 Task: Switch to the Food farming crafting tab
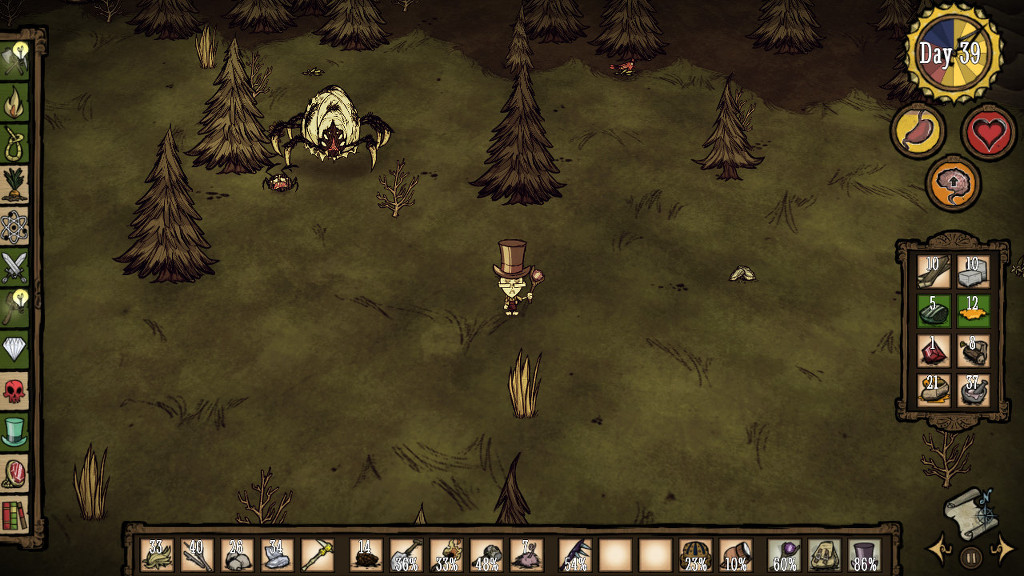(15, 184)
